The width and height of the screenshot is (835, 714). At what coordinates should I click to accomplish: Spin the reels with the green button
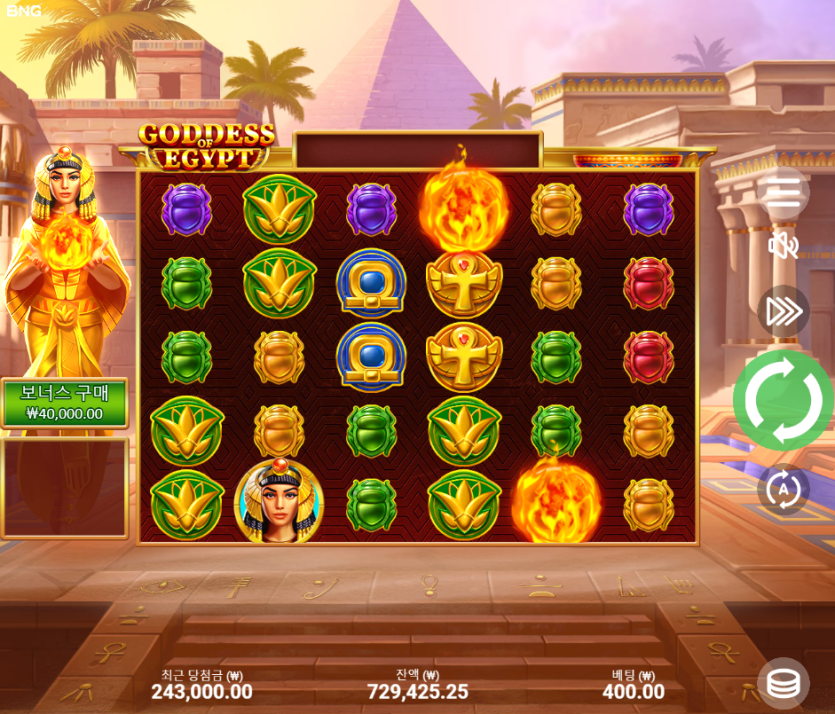tap(783, 399)
